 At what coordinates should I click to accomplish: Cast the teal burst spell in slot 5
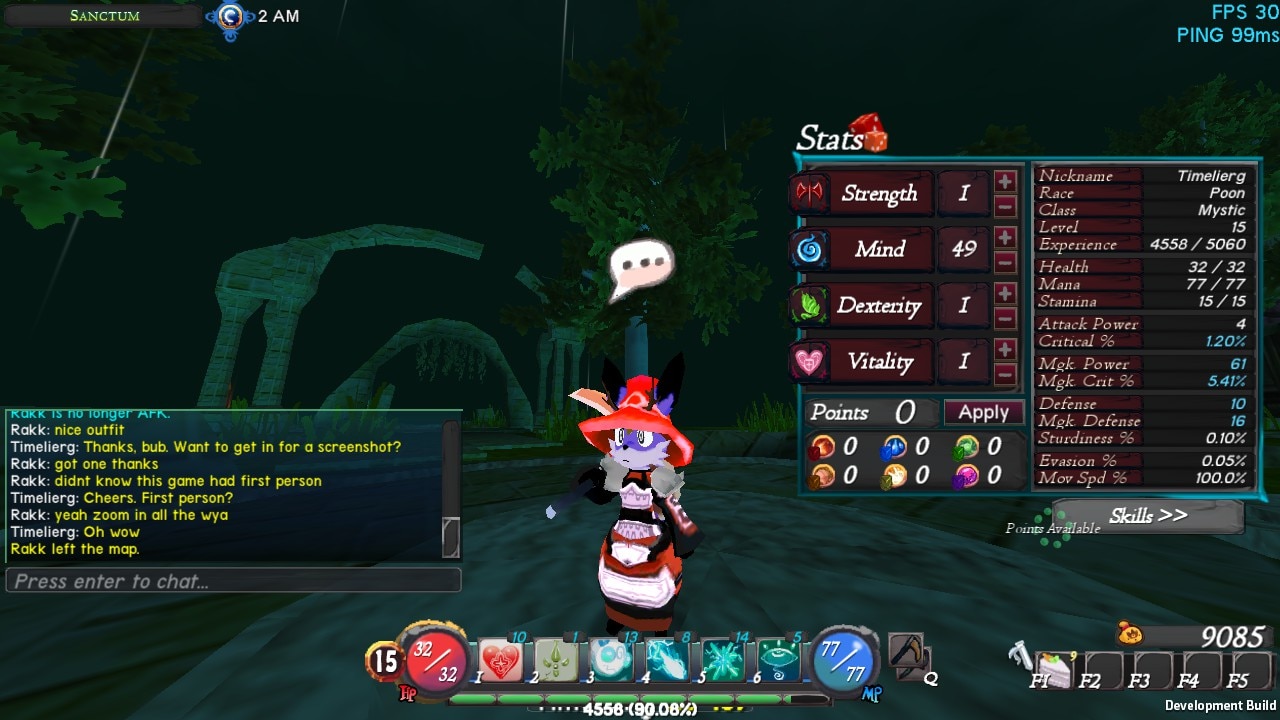(722, 661)
